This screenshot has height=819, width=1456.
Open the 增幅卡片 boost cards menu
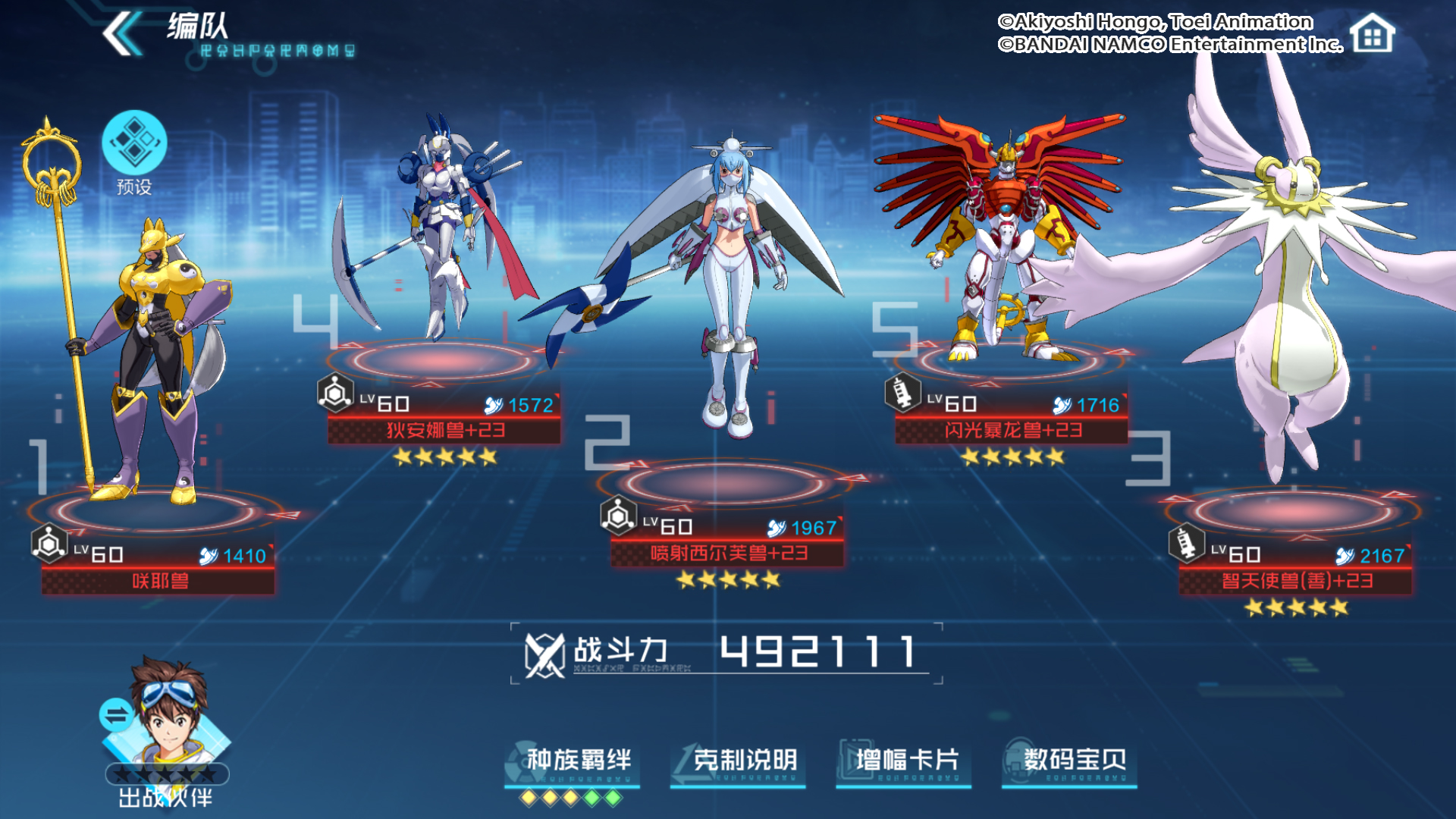click(906, 760)
